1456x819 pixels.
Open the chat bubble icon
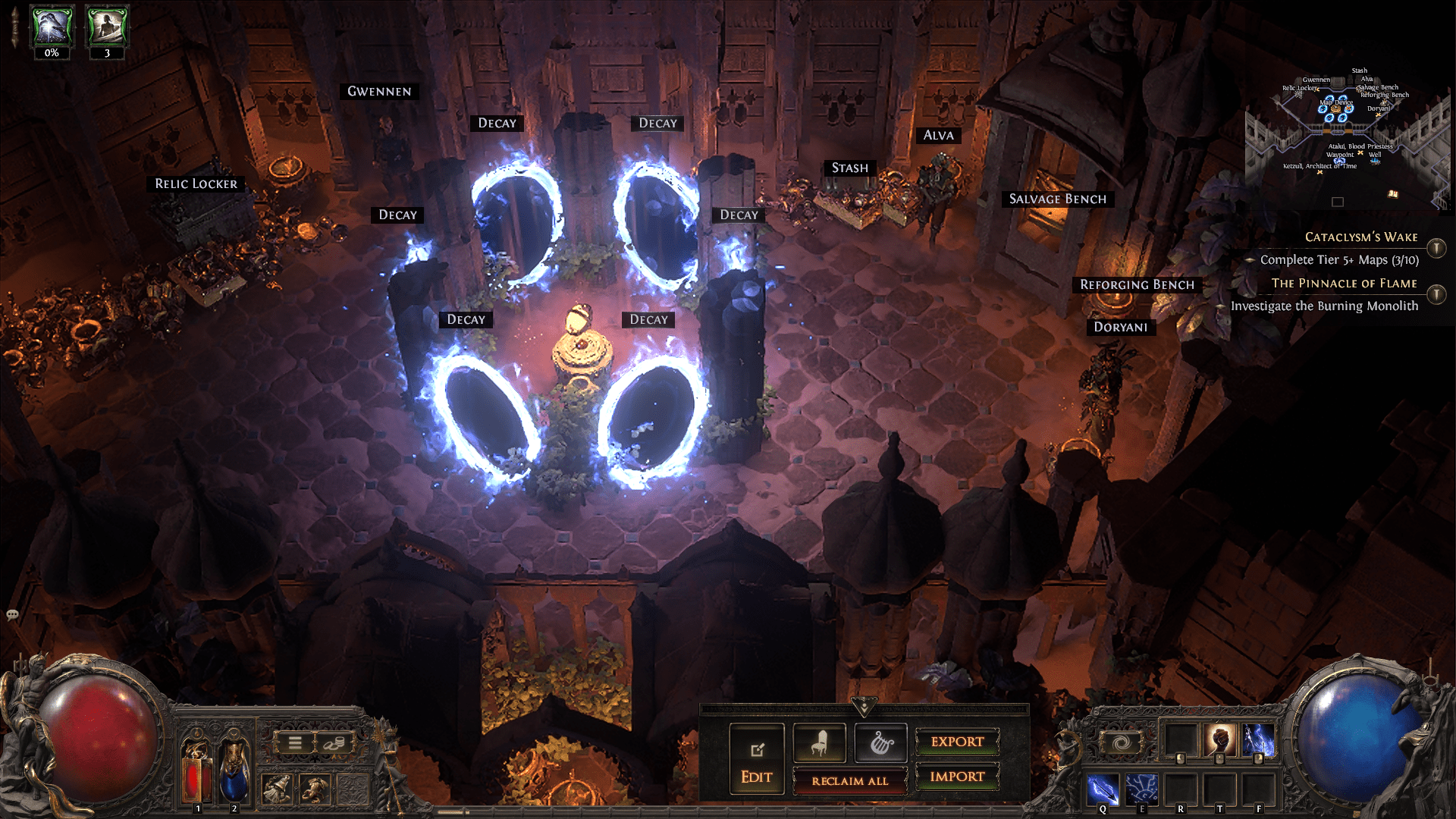pyautogui.click(x=12, y=615)
